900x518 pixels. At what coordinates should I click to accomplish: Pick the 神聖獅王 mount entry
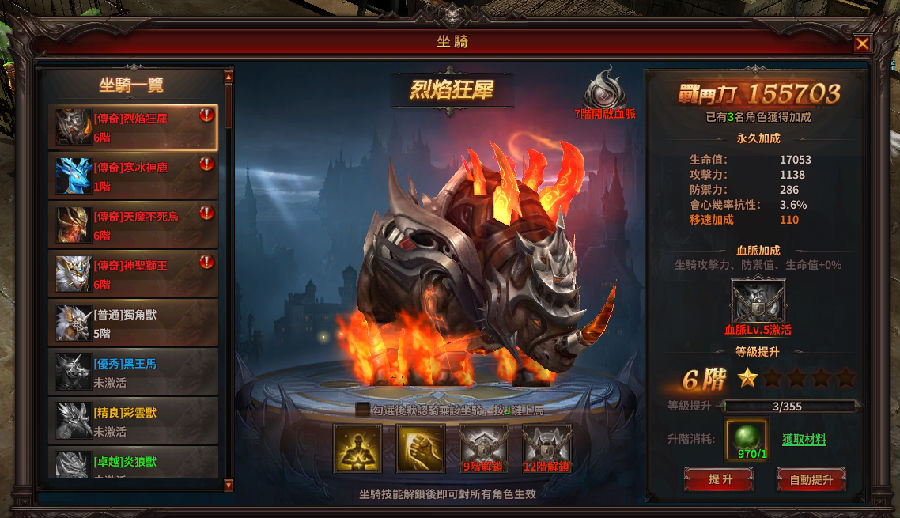(134, 274)
